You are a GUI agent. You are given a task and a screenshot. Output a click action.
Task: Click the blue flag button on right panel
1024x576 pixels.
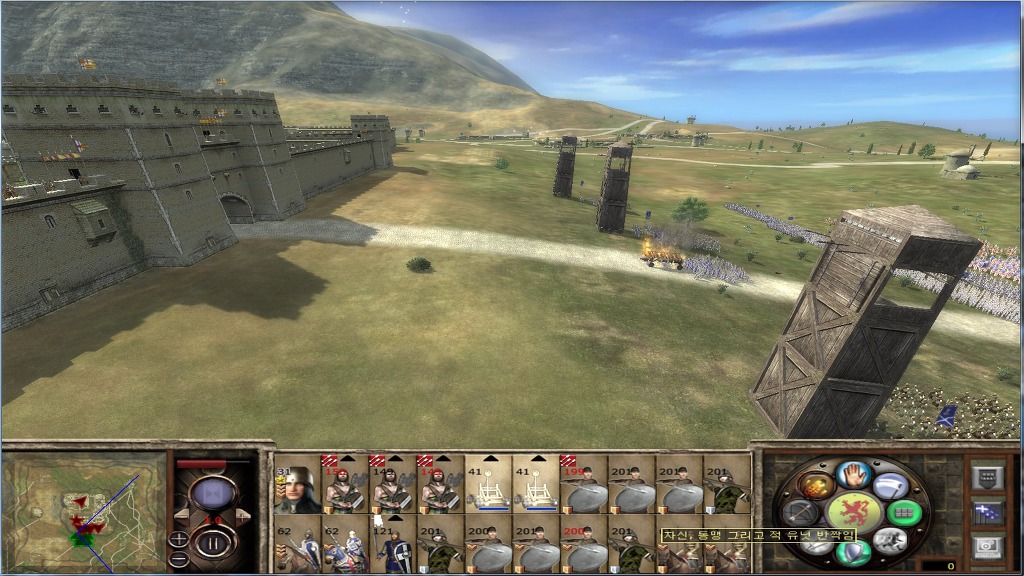click(988, 513)
